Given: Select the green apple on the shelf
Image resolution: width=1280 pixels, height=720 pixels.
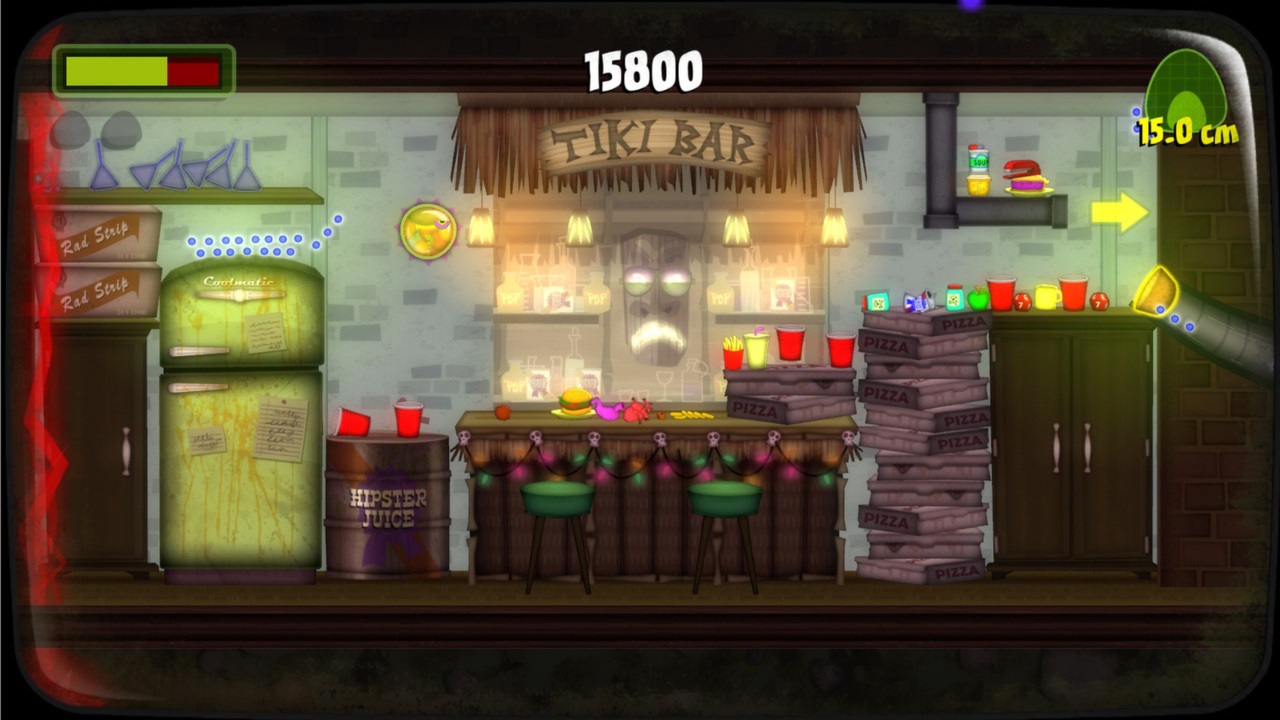Looking at the screenshot, I should pos(978,300).
